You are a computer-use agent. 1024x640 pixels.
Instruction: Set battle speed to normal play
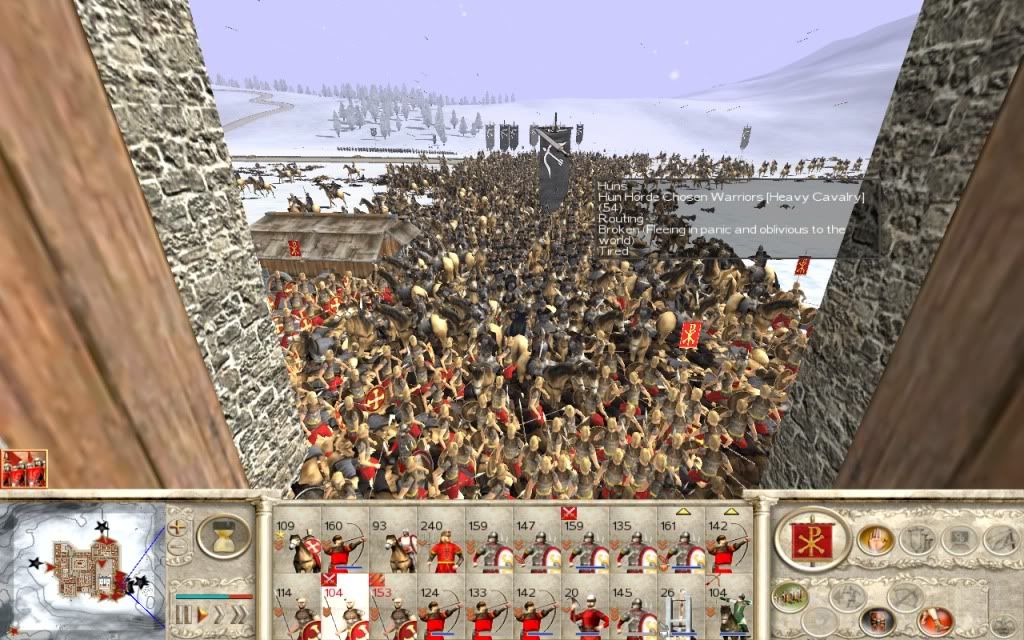[202, 612]
